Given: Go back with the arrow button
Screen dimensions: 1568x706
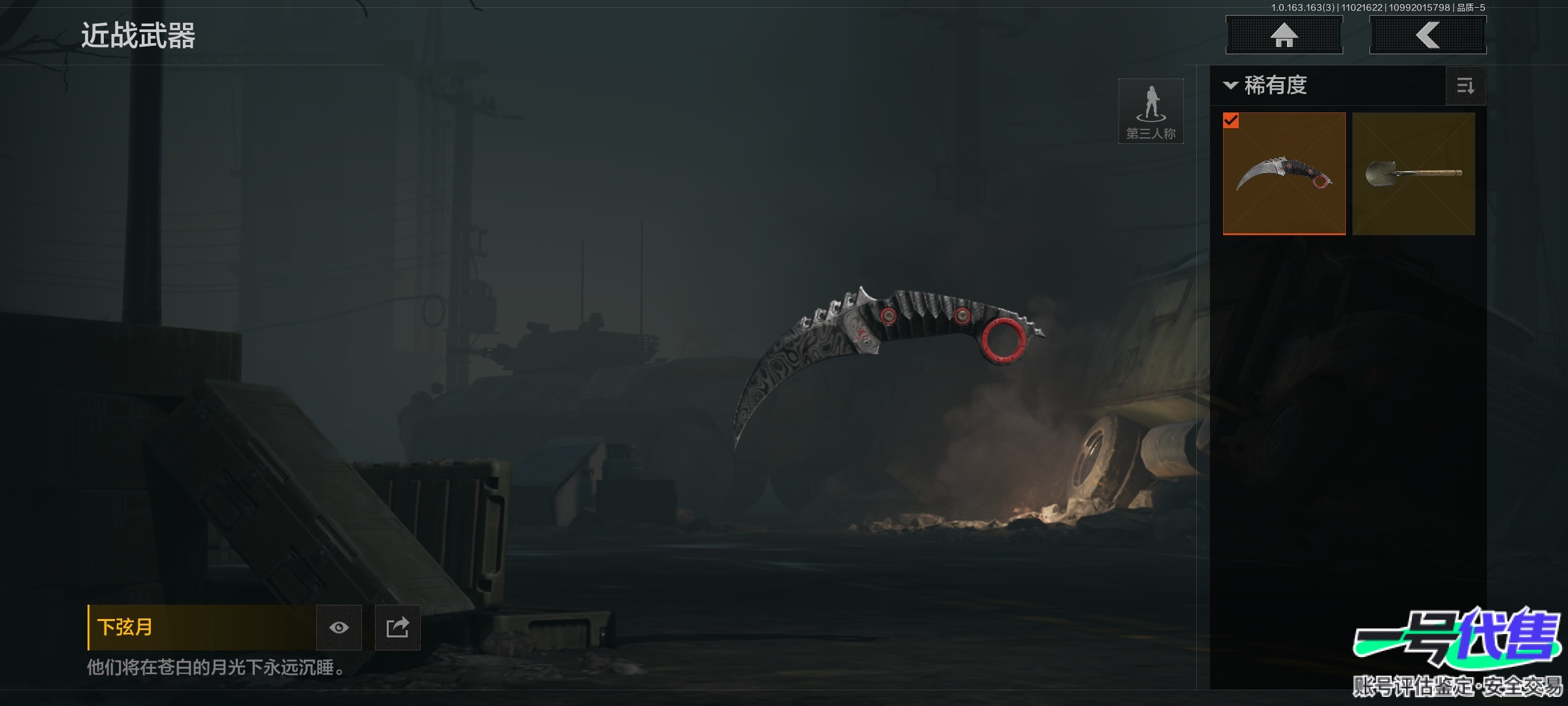Looking at the screenshot, I should click(x=1428, y=35).
